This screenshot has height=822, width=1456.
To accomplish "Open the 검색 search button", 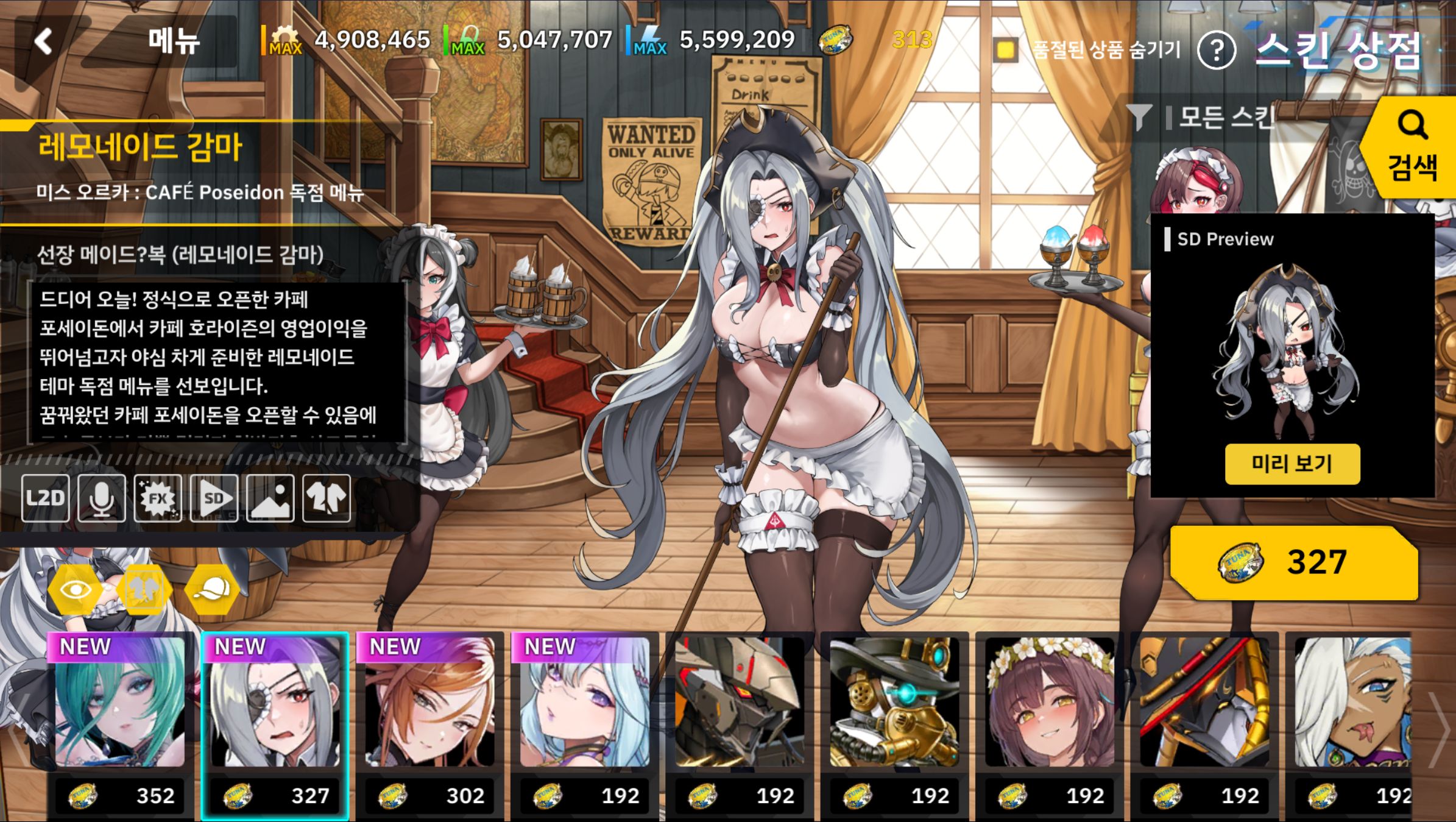I will [1412, 148].
